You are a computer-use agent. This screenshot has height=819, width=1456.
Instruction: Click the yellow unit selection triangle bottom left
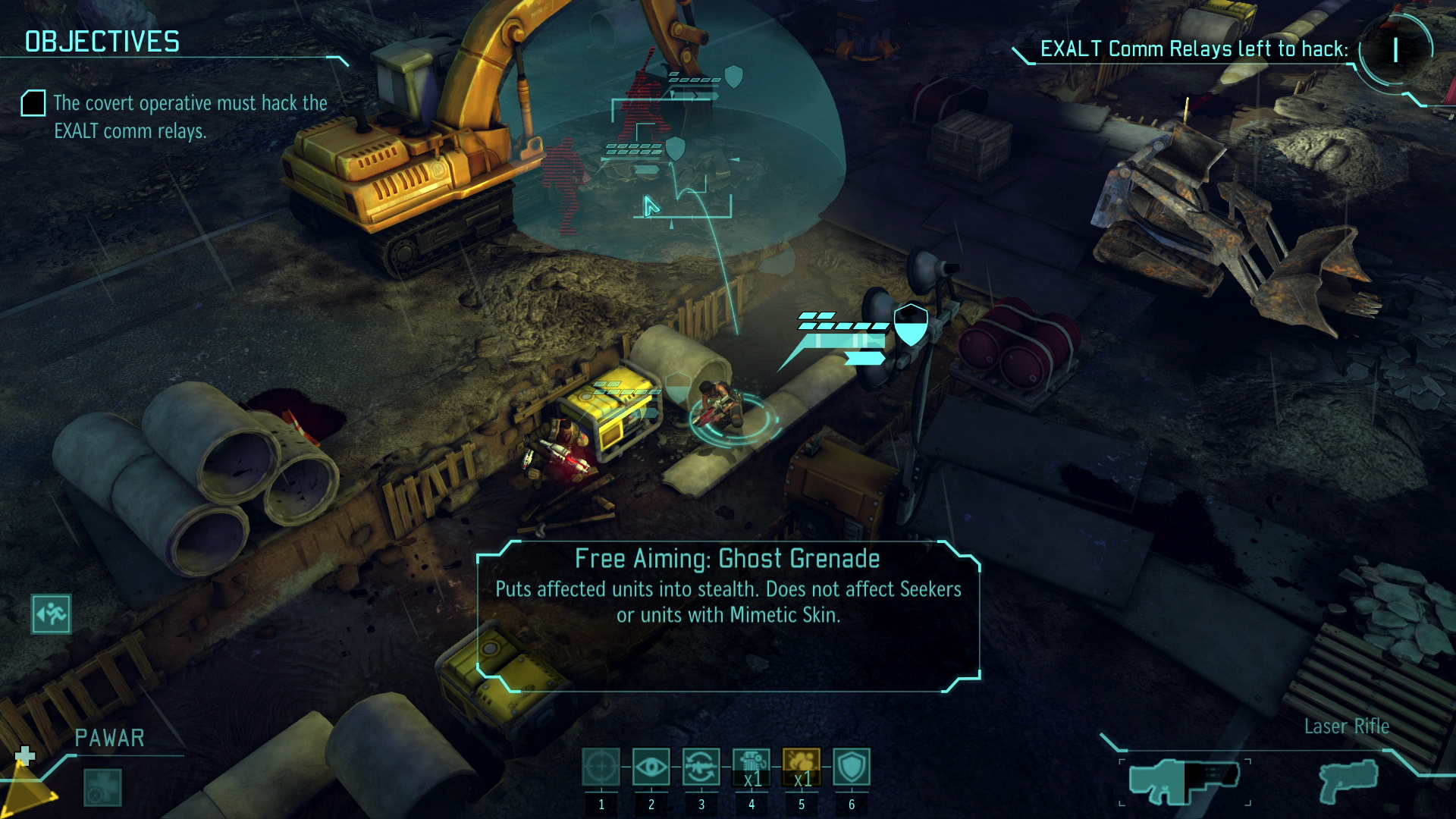(27, 792)
